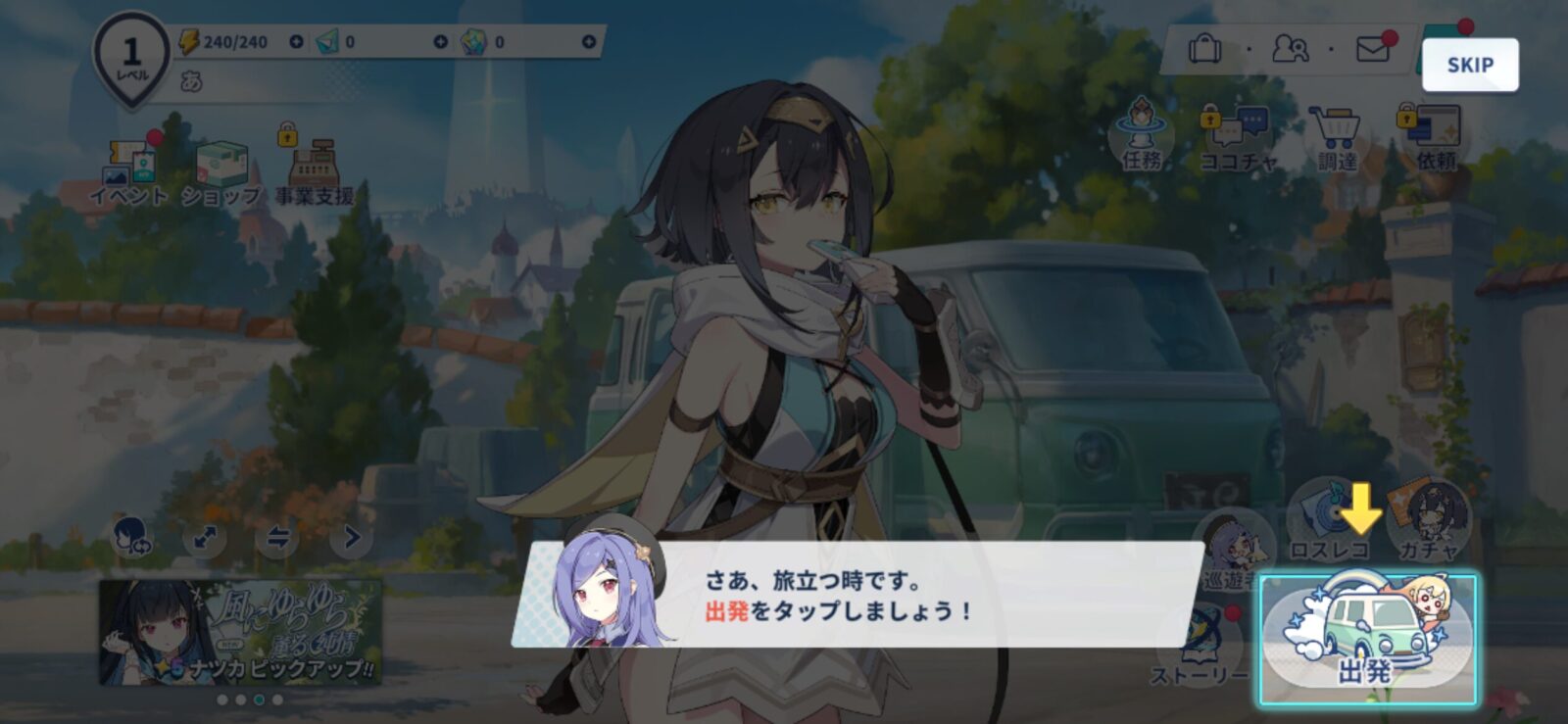Open the mailbox envelope icon
The image size is (1568, 724).
1373,48
